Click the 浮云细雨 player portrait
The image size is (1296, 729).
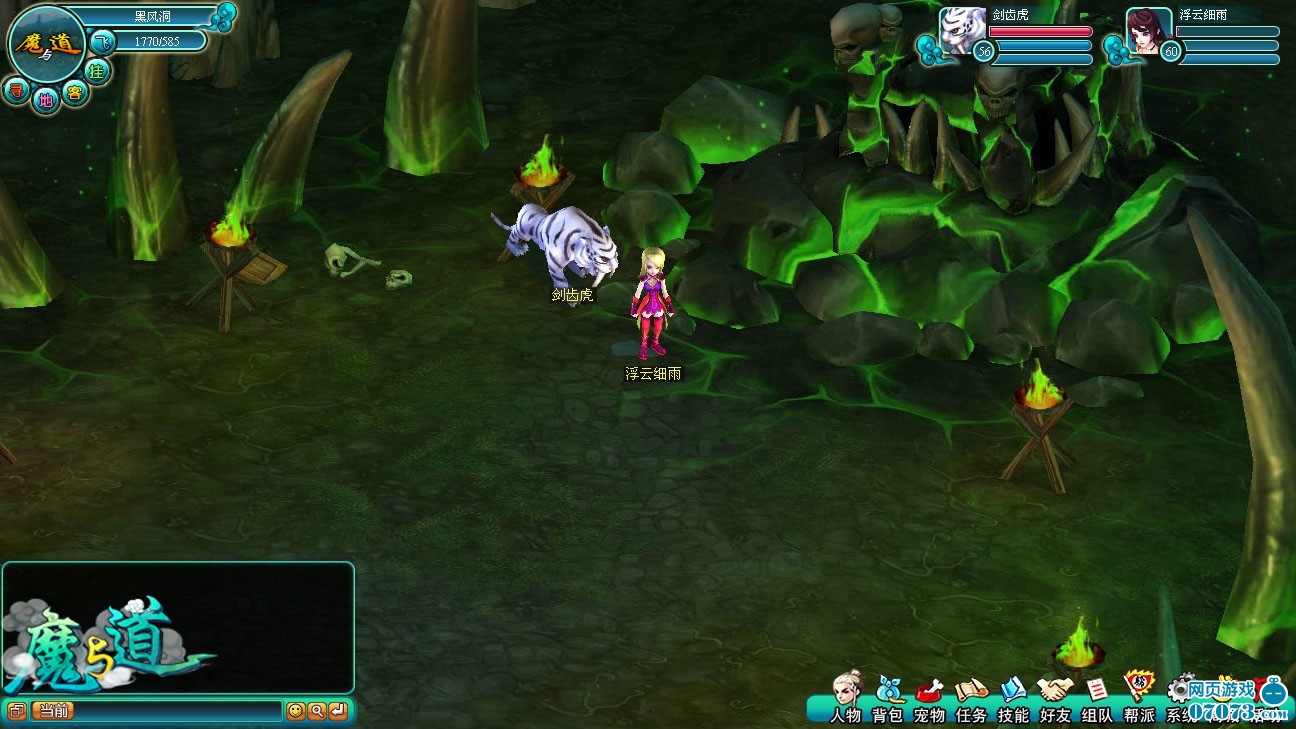point(1149,28)
